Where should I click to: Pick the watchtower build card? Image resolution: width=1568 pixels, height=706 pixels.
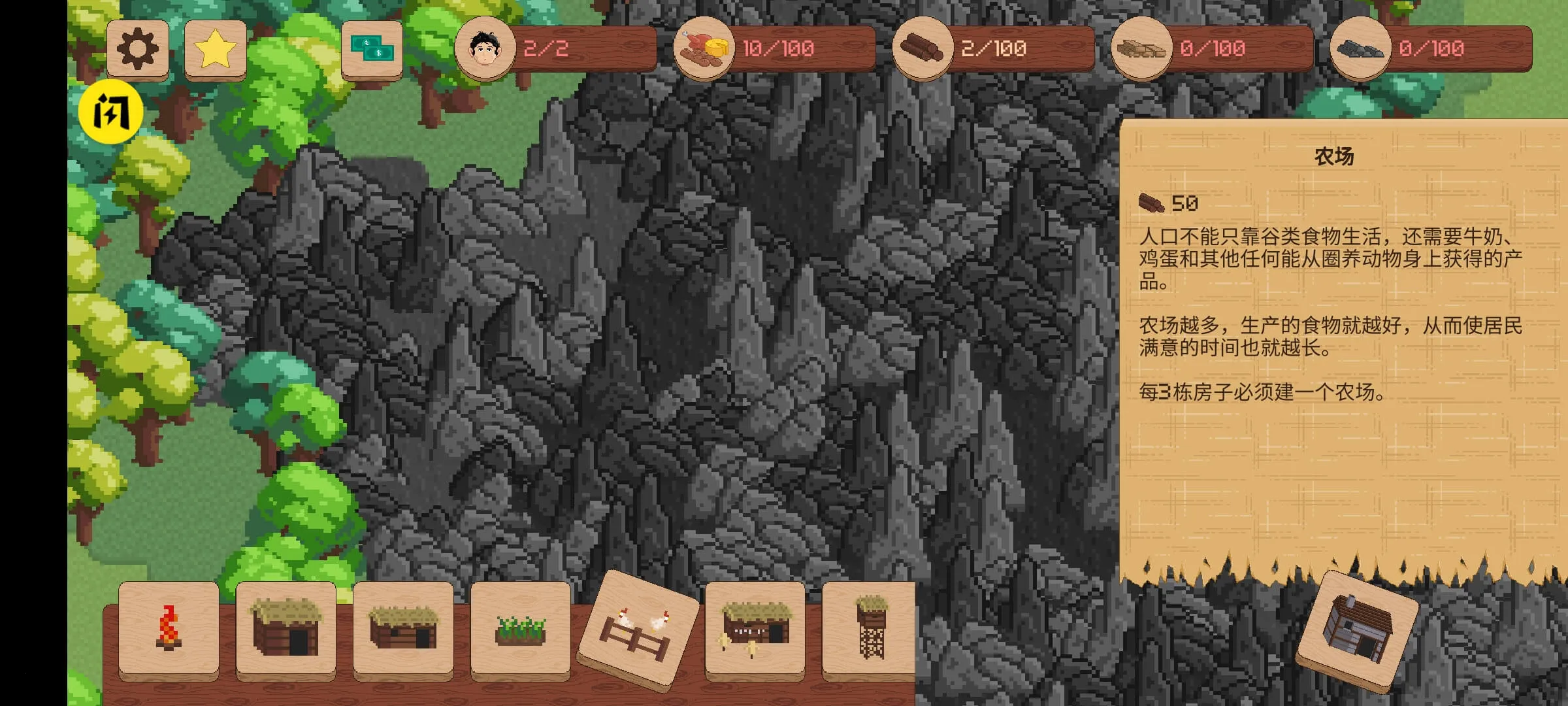coord(870,628)
